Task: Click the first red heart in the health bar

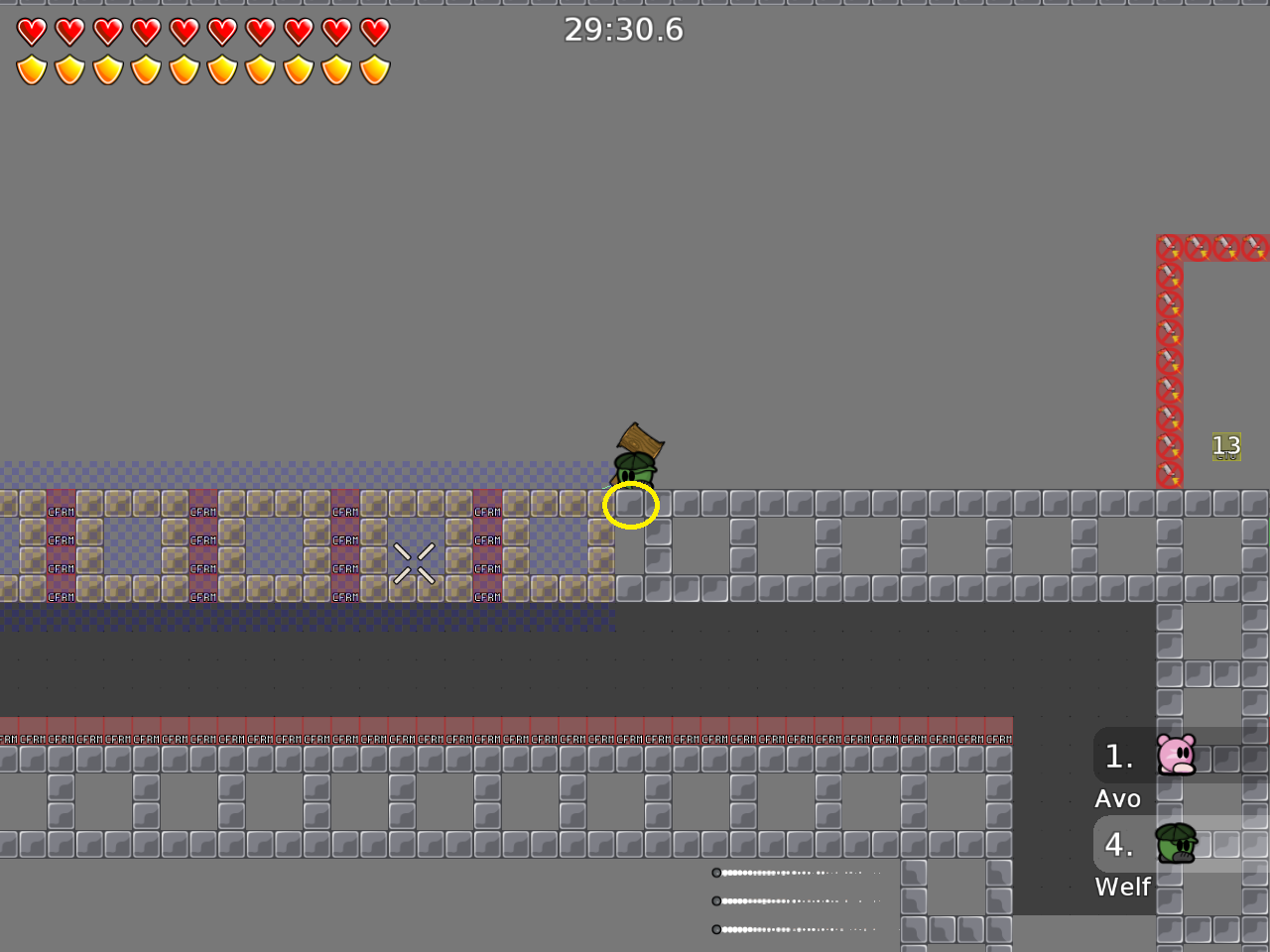Action: 33,31
